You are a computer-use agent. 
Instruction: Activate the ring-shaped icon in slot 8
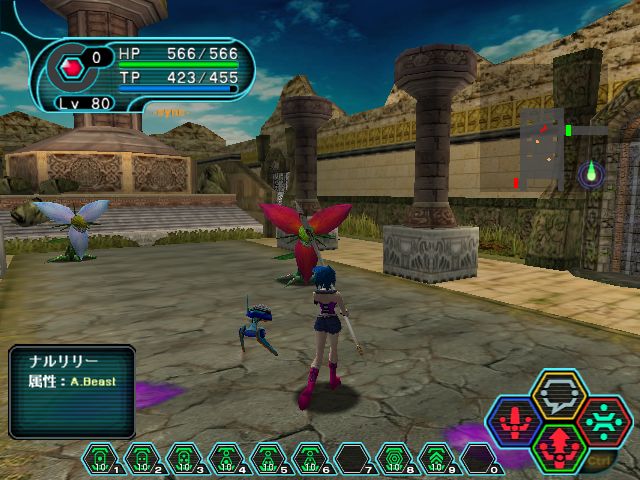(394, 458)
